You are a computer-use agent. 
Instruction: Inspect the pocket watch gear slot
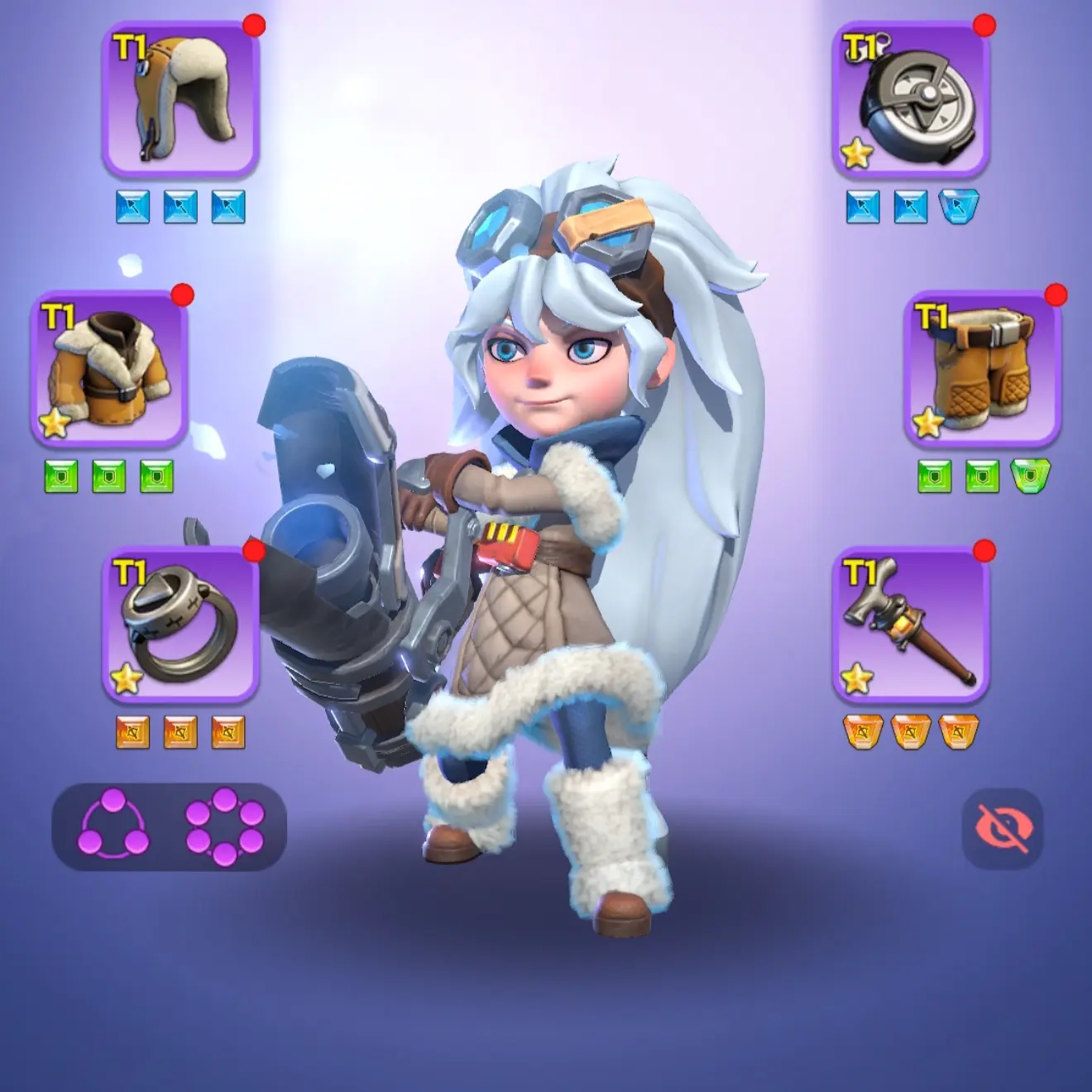tap(911, 99)
